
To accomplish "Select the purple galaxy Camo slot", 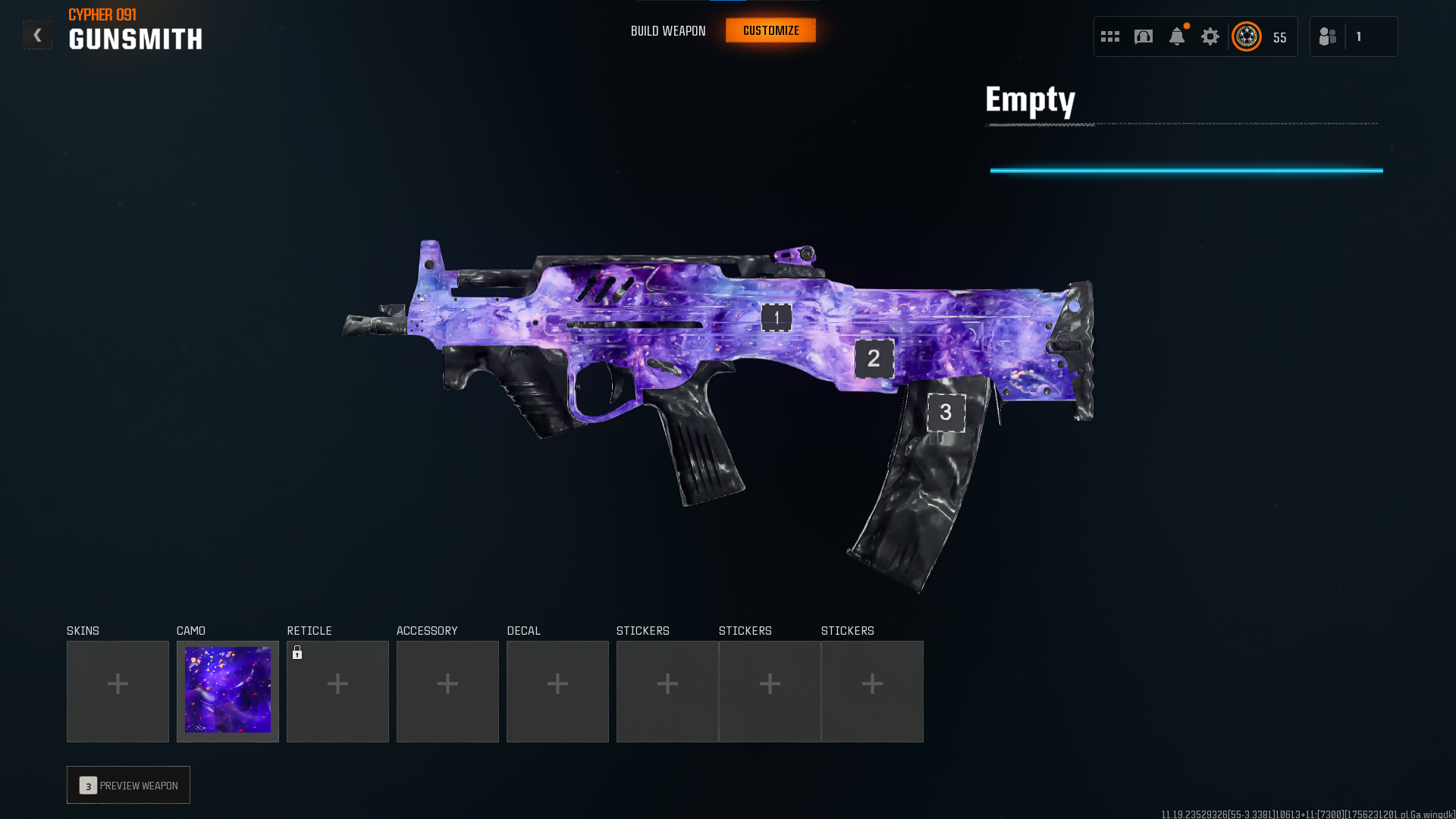I will tap(227, 691).
